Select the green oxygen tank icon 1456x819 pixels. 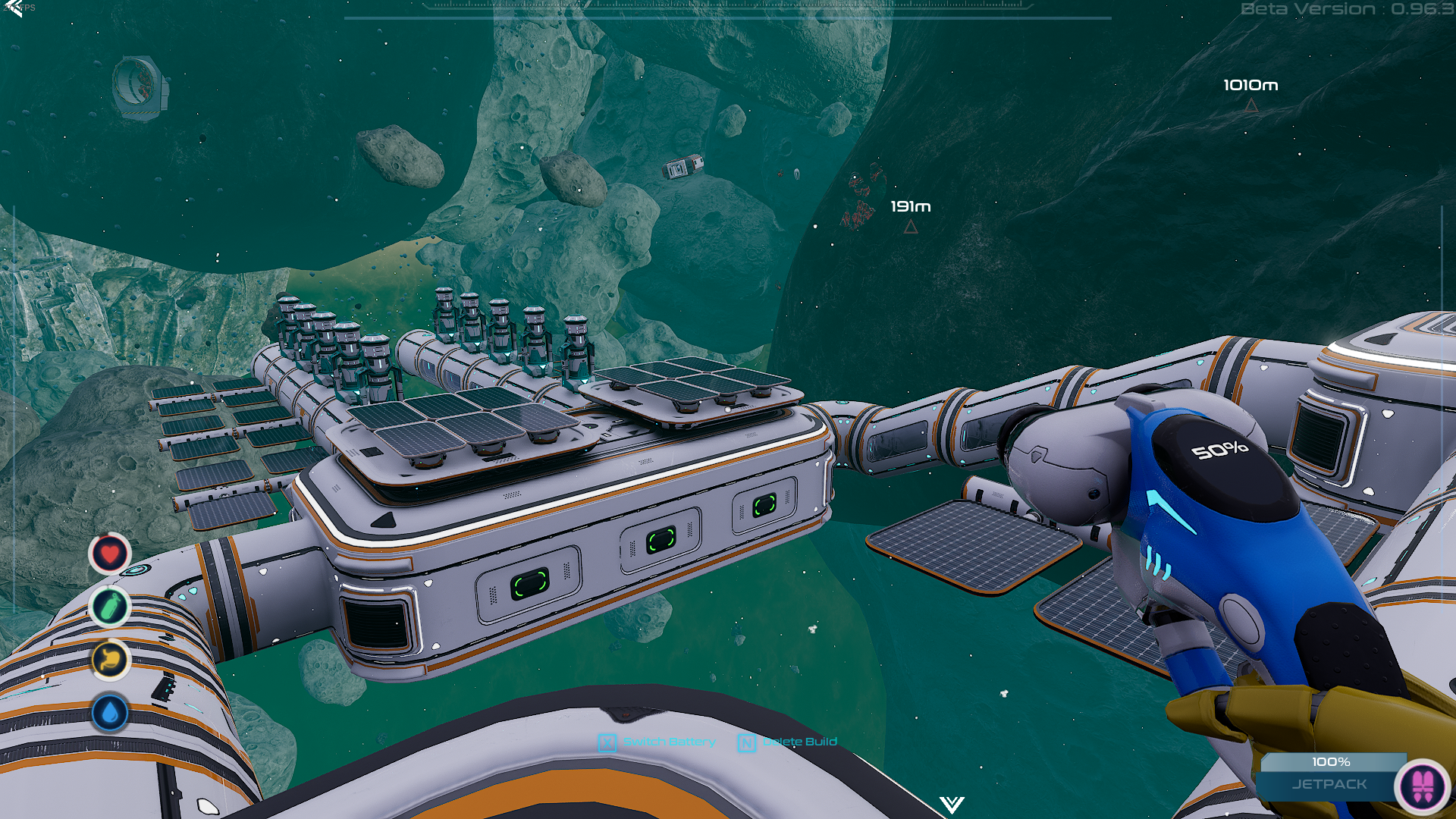pos(110,607)
